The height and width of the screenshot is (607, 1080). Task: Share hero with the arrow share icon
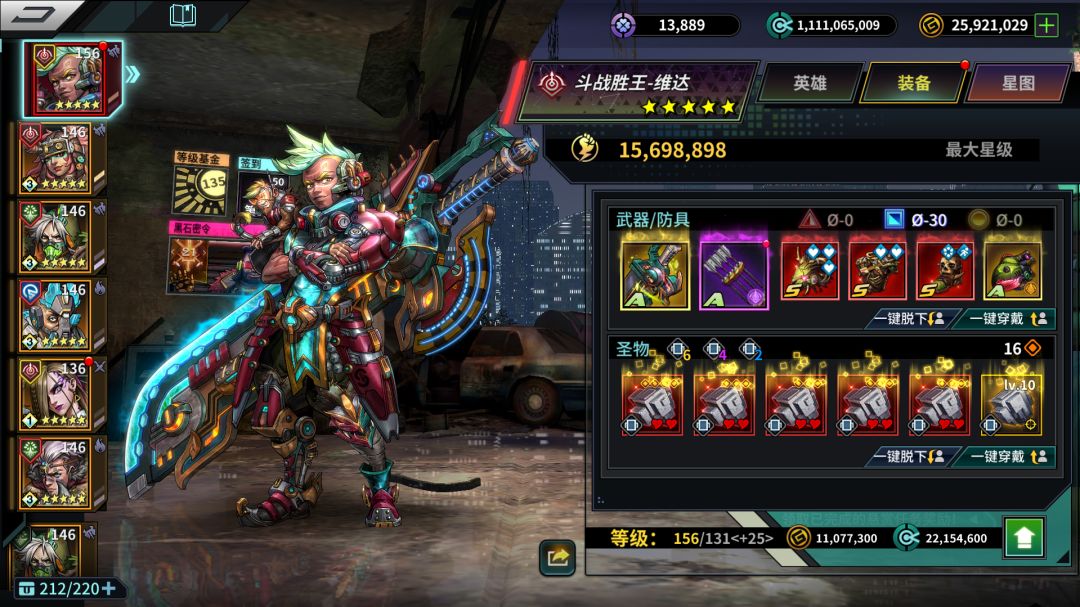pyautogui.click(x=557, y=557)
